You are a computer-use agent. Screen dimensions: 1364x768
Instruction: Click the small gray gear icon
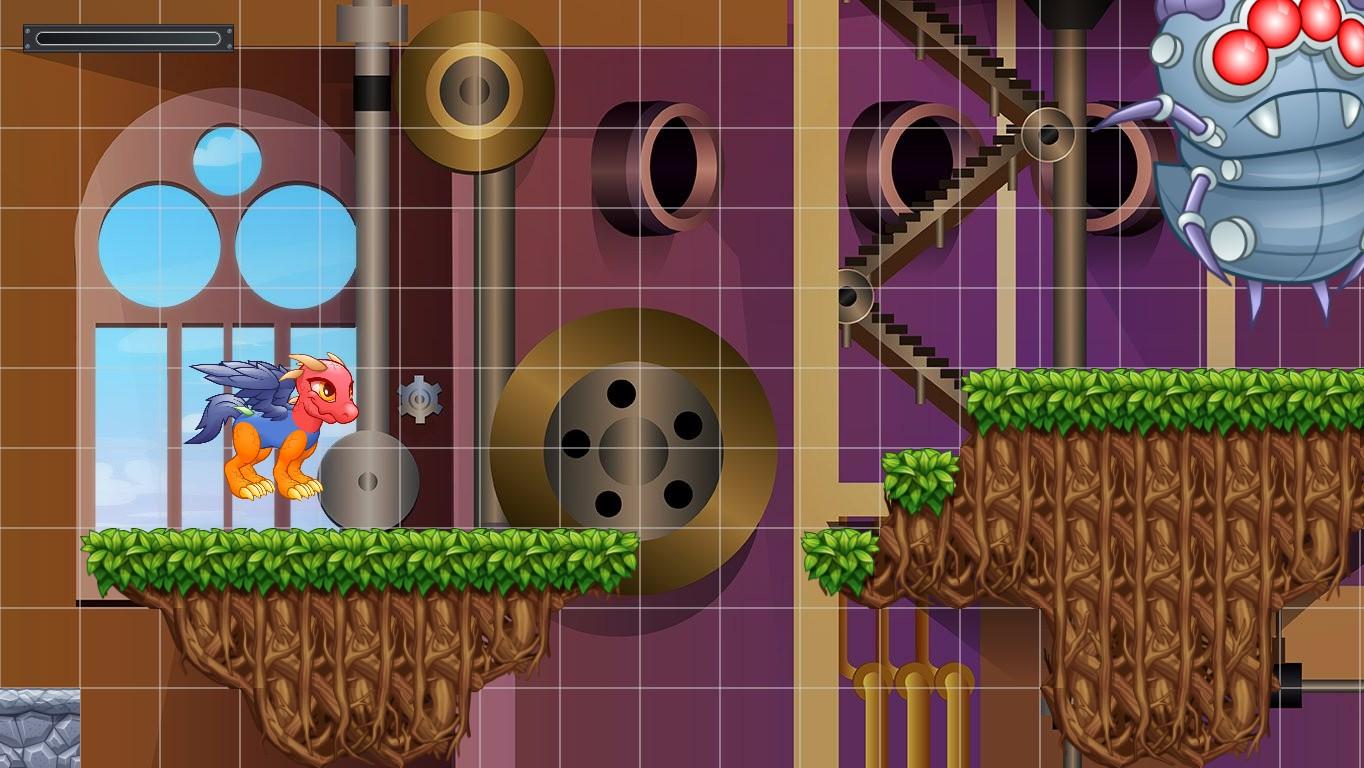(420, 400)
